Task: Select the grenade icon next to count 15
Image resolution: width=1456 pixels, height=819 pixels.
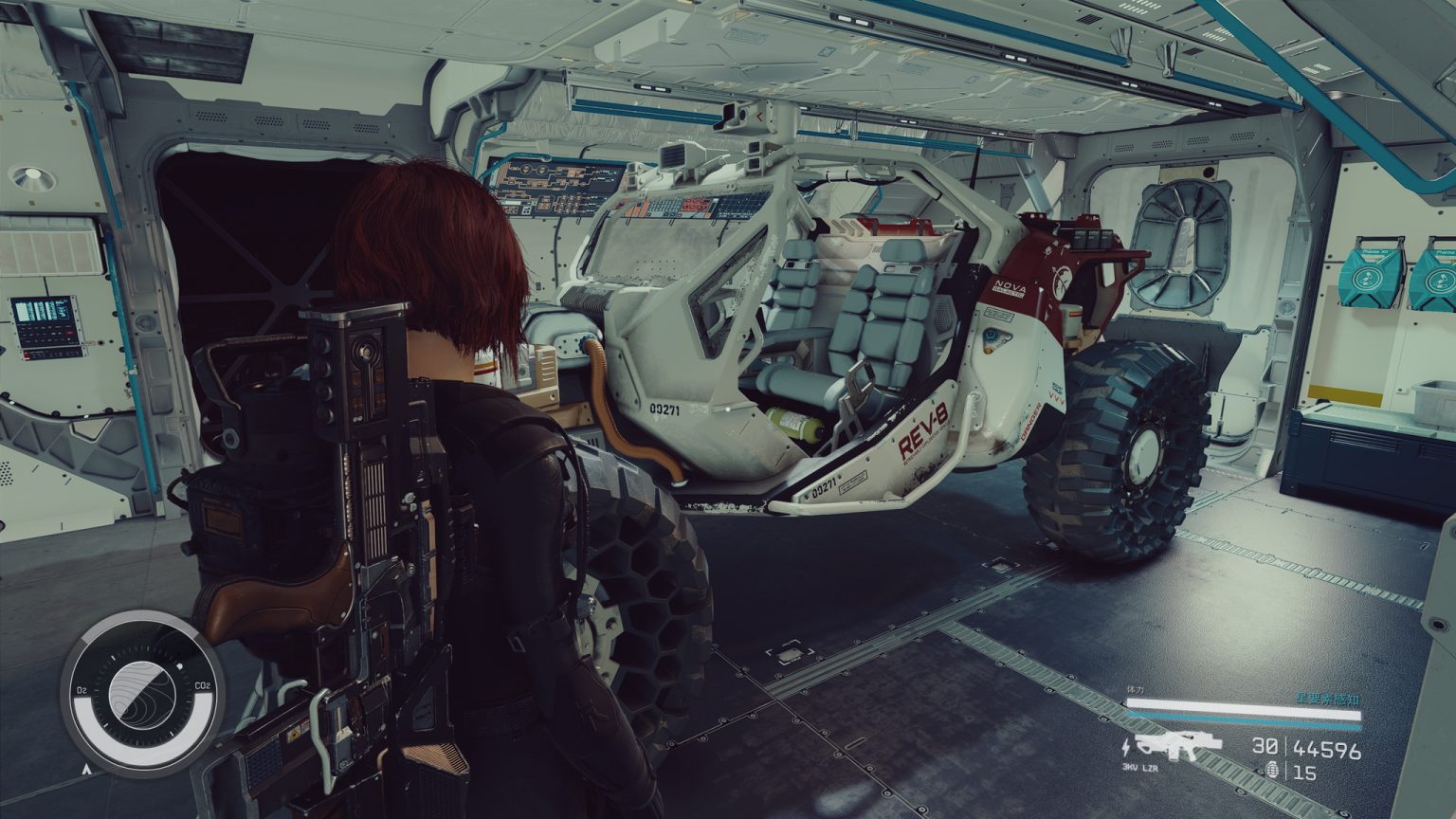Action: click(1273, 770)
